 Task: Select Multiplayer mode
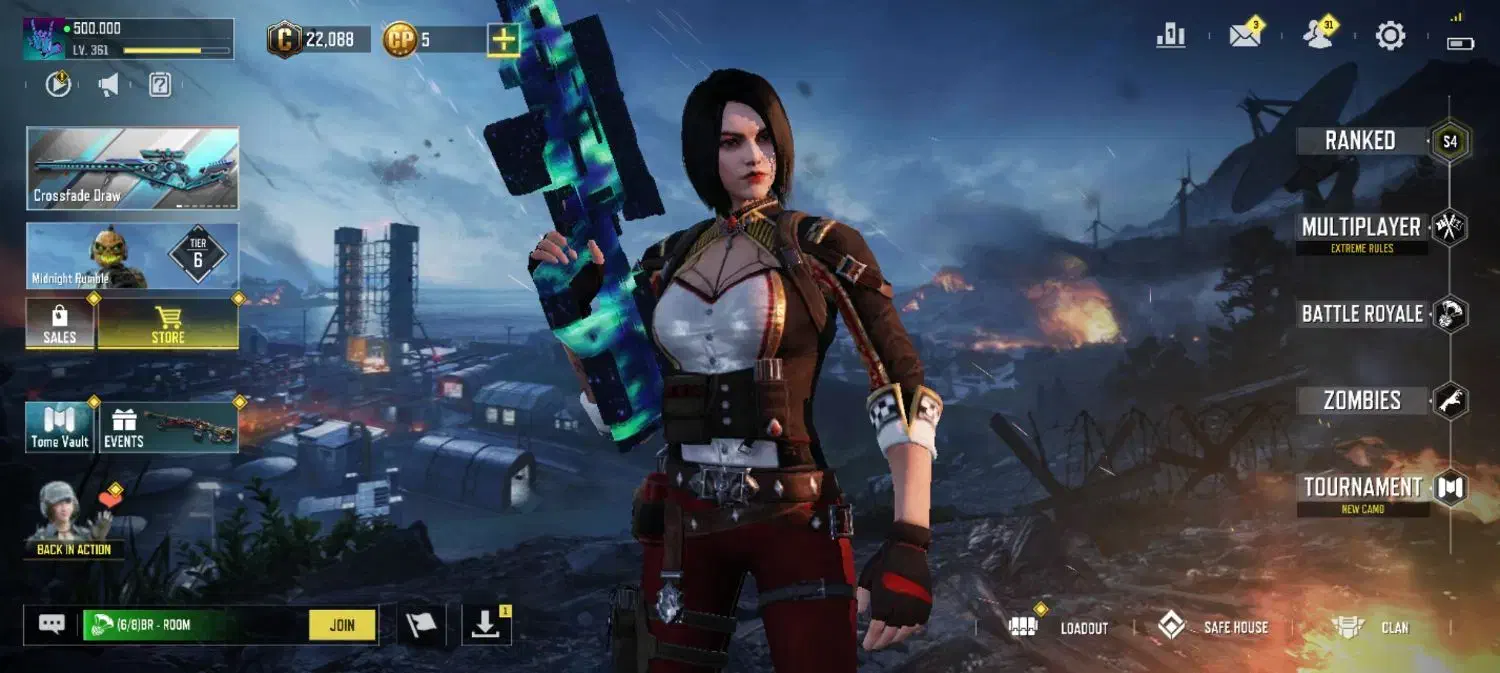coord(1361,228)
